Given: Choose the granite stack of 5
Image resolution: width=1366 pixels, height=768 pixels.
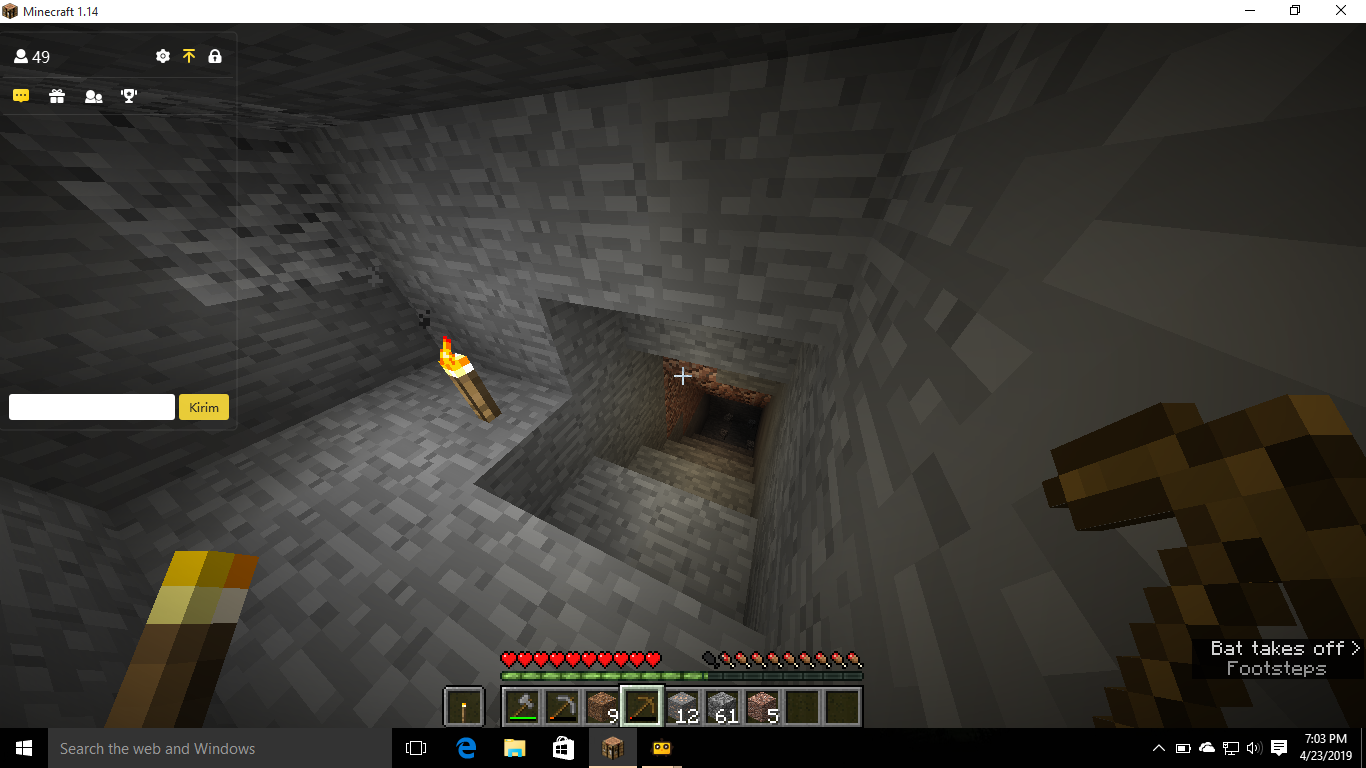Looking at the screenshot, I should pos(762,707).
